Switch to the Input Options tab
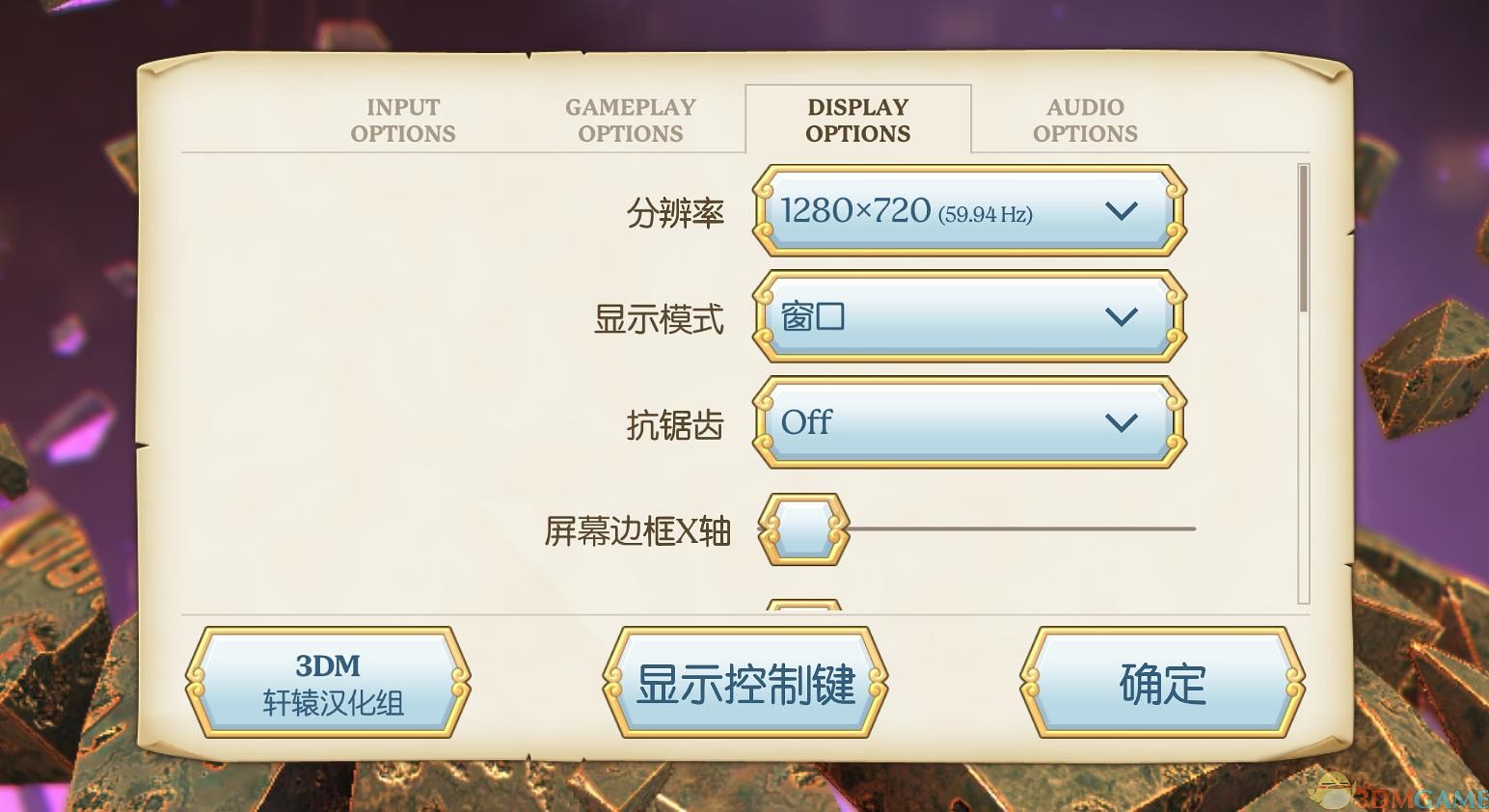 tap(402, 120)
